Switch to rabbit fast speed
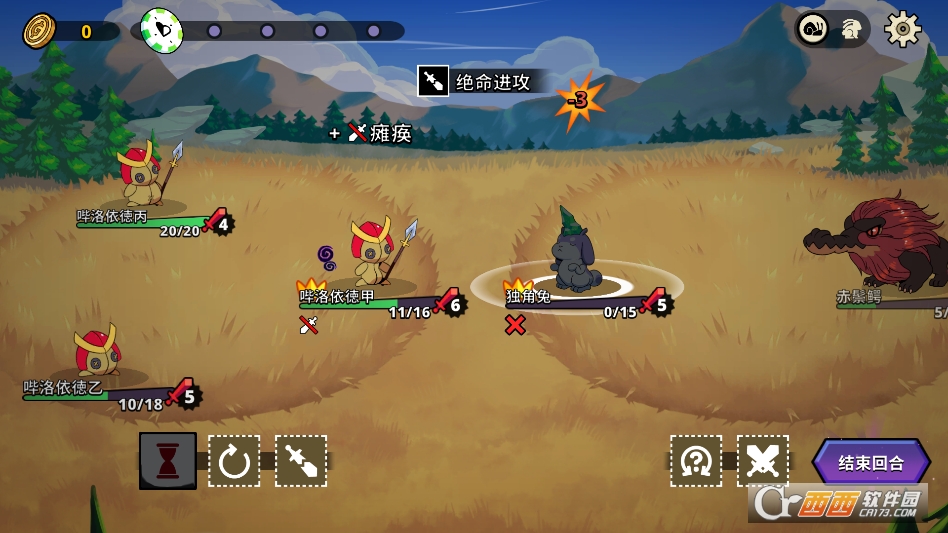Image resolution: width=948 pixels, height=533 pixels. (x=852, y=29)
